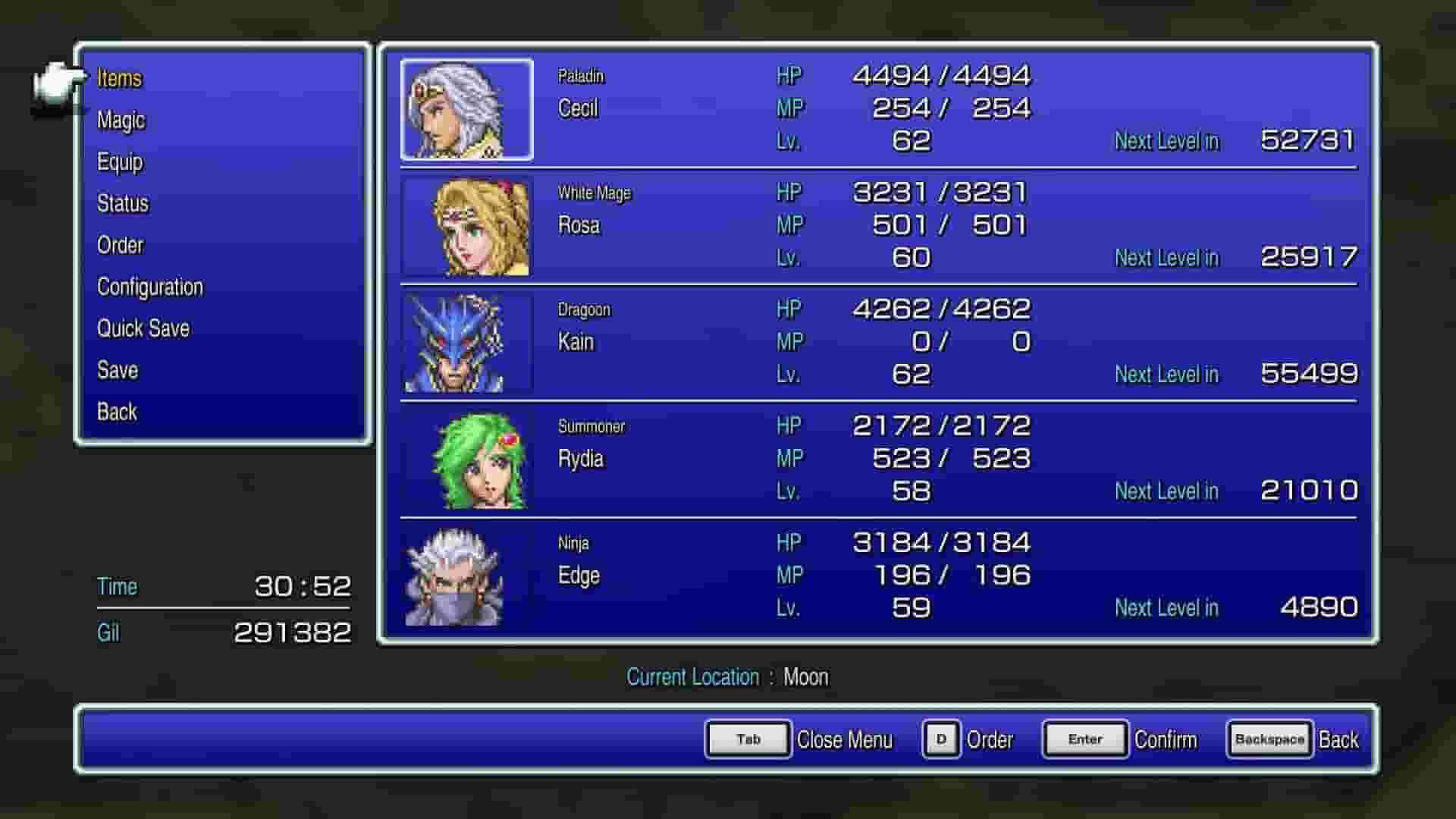Click the D key icon near Order

(940, 739)
